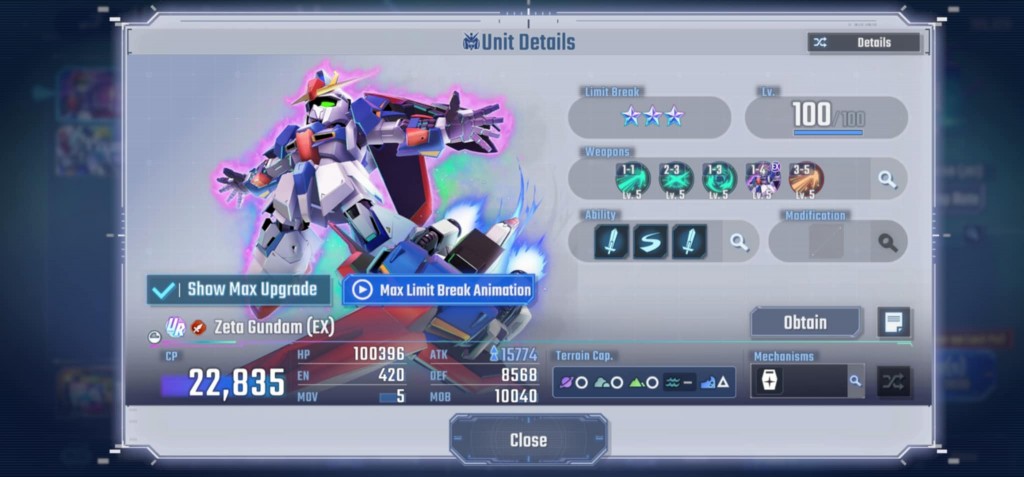Select the 2-3 weapon icon

676,179
